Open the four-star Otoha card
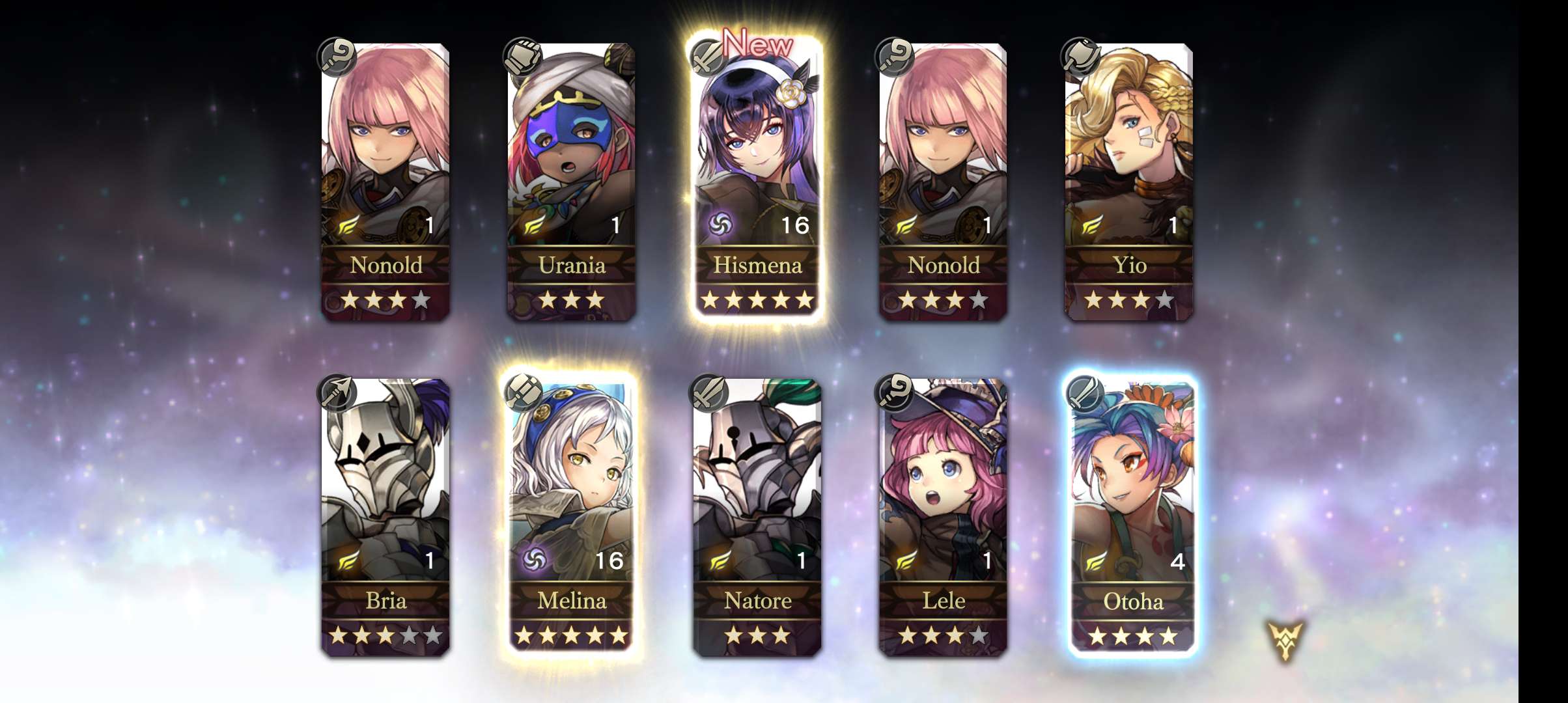 pyautogui.click(x=1132, y=517)
